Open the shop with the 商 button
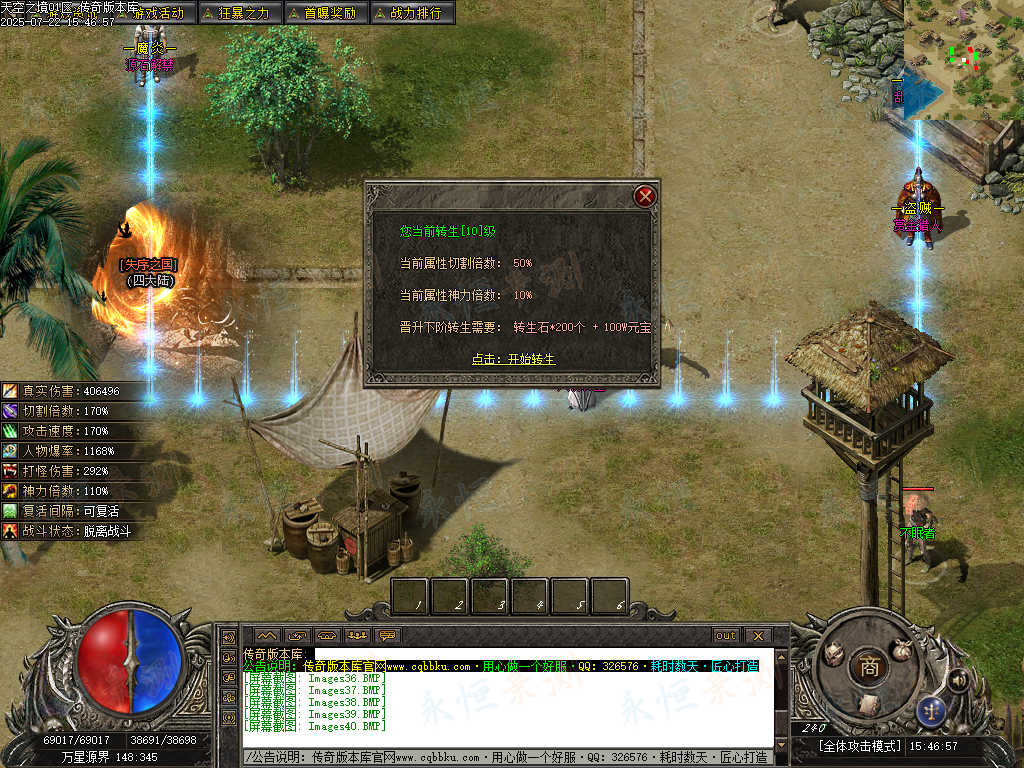 (x=868, y=668)
